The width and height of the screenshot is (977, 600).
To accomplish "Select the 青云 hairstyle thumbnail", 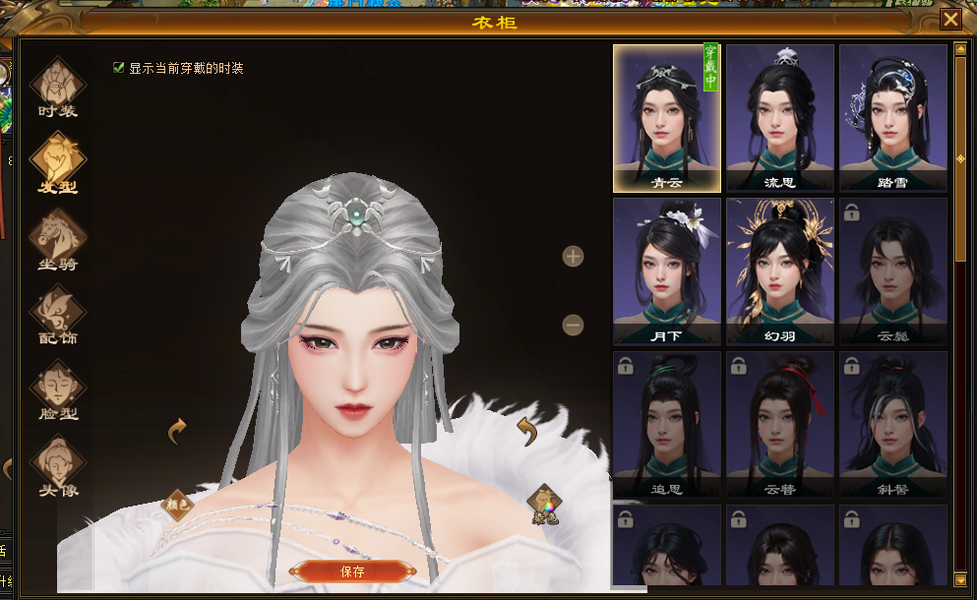I will click(666, 117).
